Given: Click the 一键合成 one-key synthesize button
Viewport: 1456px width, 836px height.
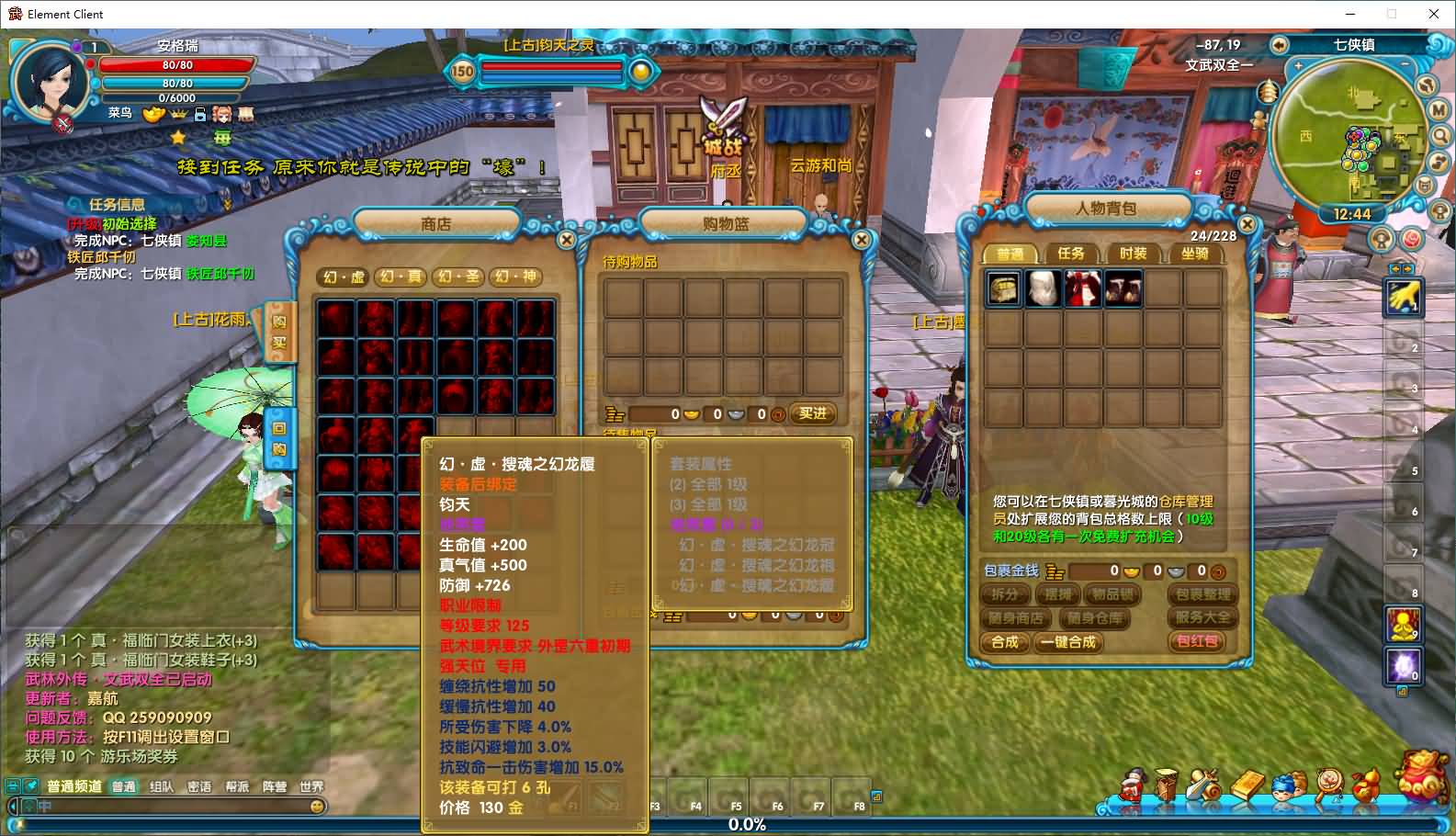Looking at the screenshot, I should (x=1068, y=643).
